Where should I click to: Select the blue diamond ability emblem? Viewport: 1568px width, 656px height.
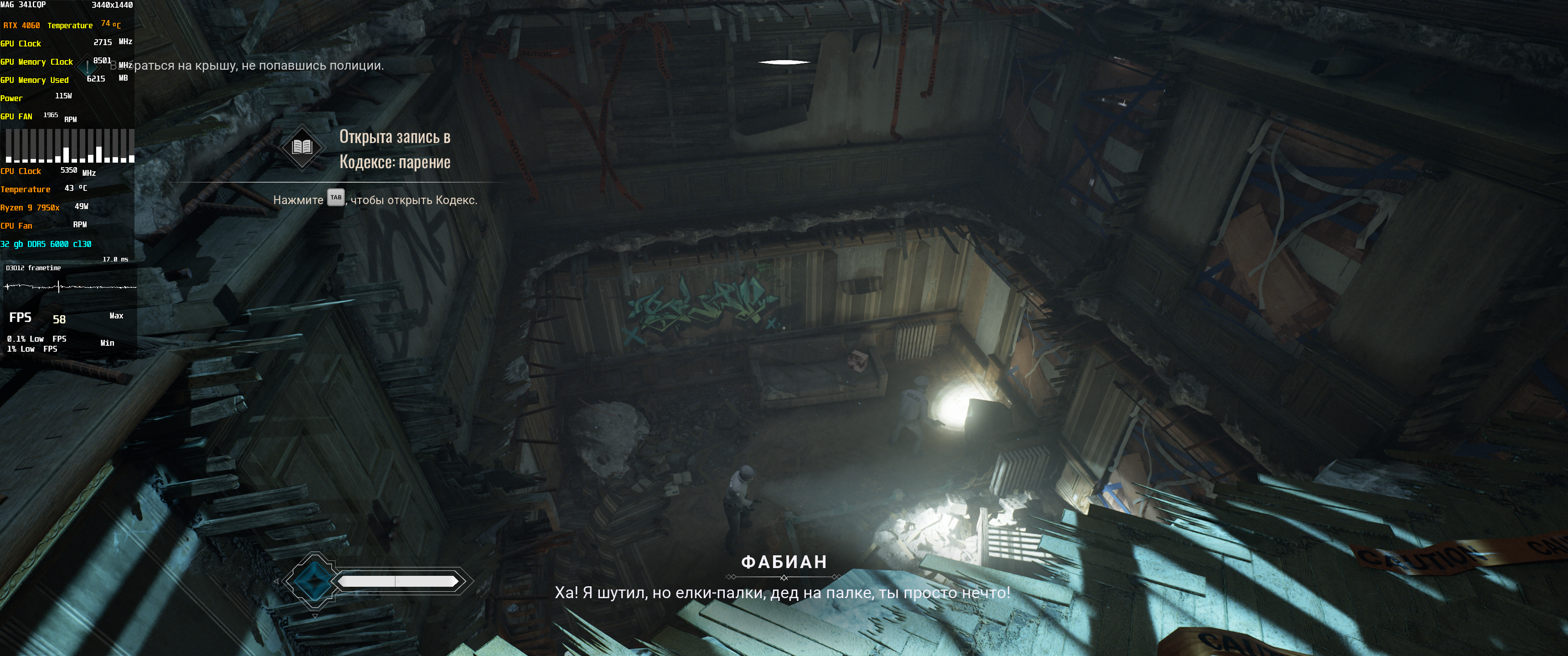pos(314,581)
